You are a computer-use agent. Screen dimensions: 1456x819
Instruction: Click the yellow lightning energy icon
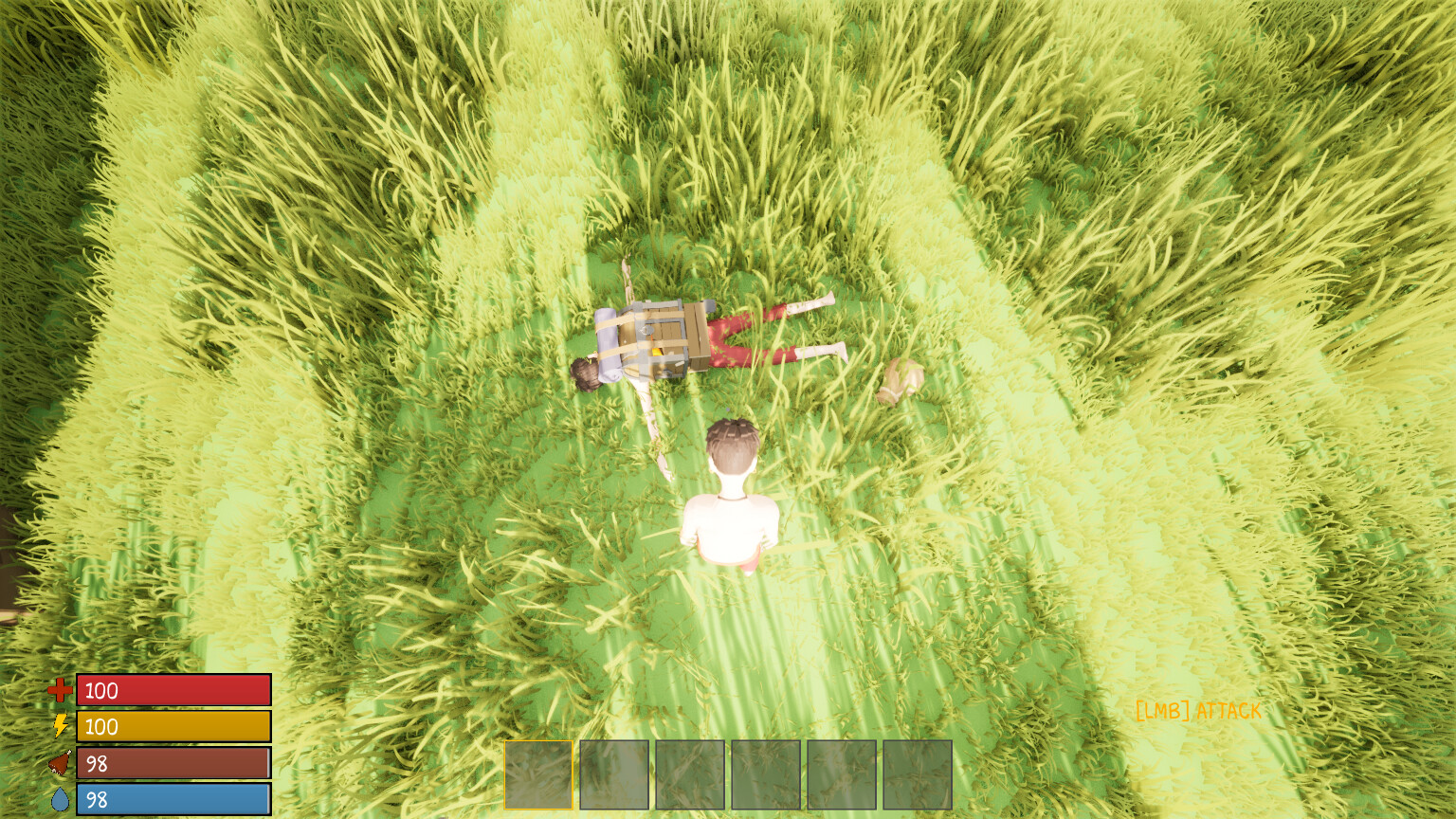59,728
